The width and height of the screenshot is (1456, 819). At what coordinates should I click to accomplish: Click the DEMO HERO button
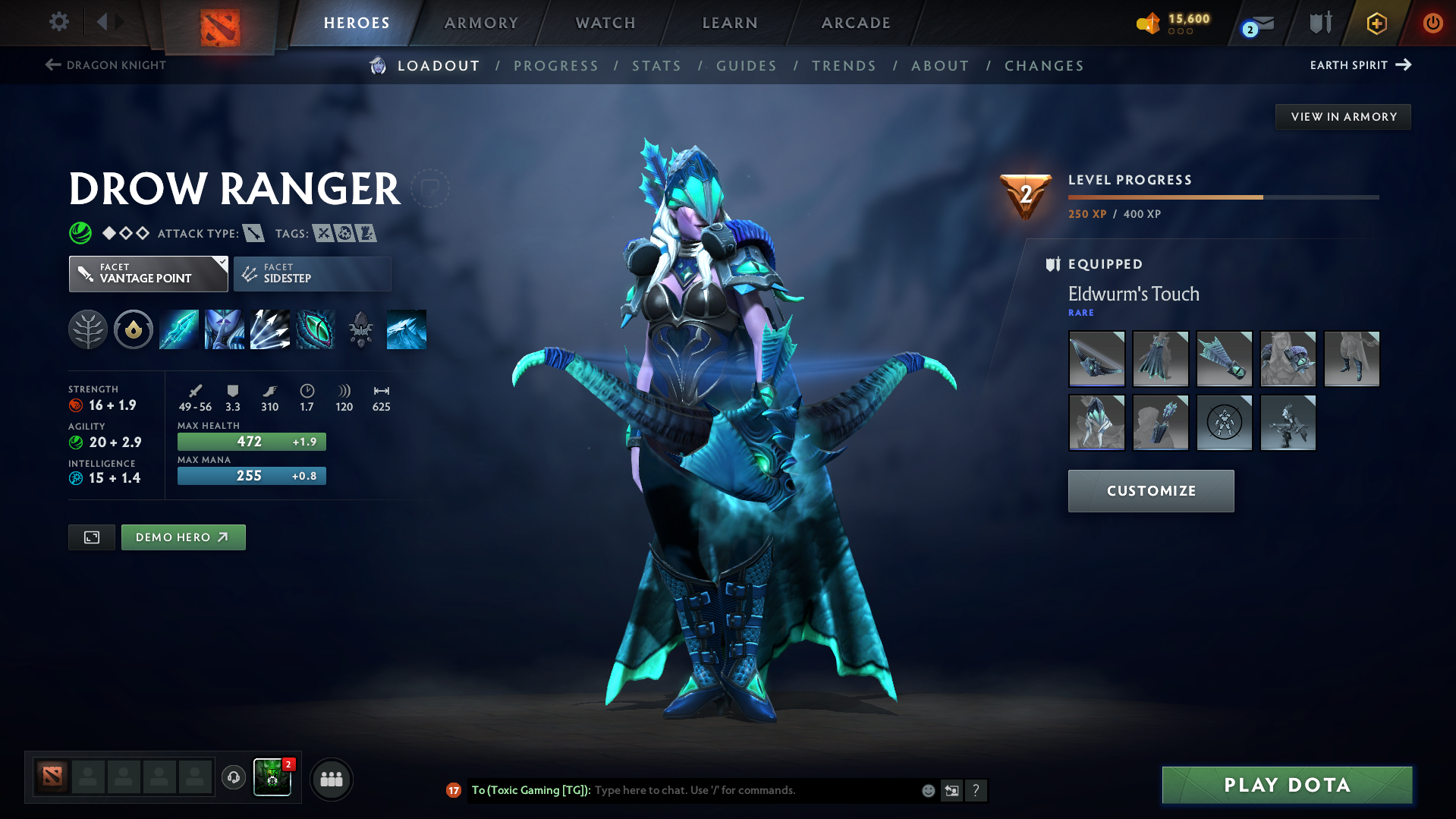(x=183, y=537)
